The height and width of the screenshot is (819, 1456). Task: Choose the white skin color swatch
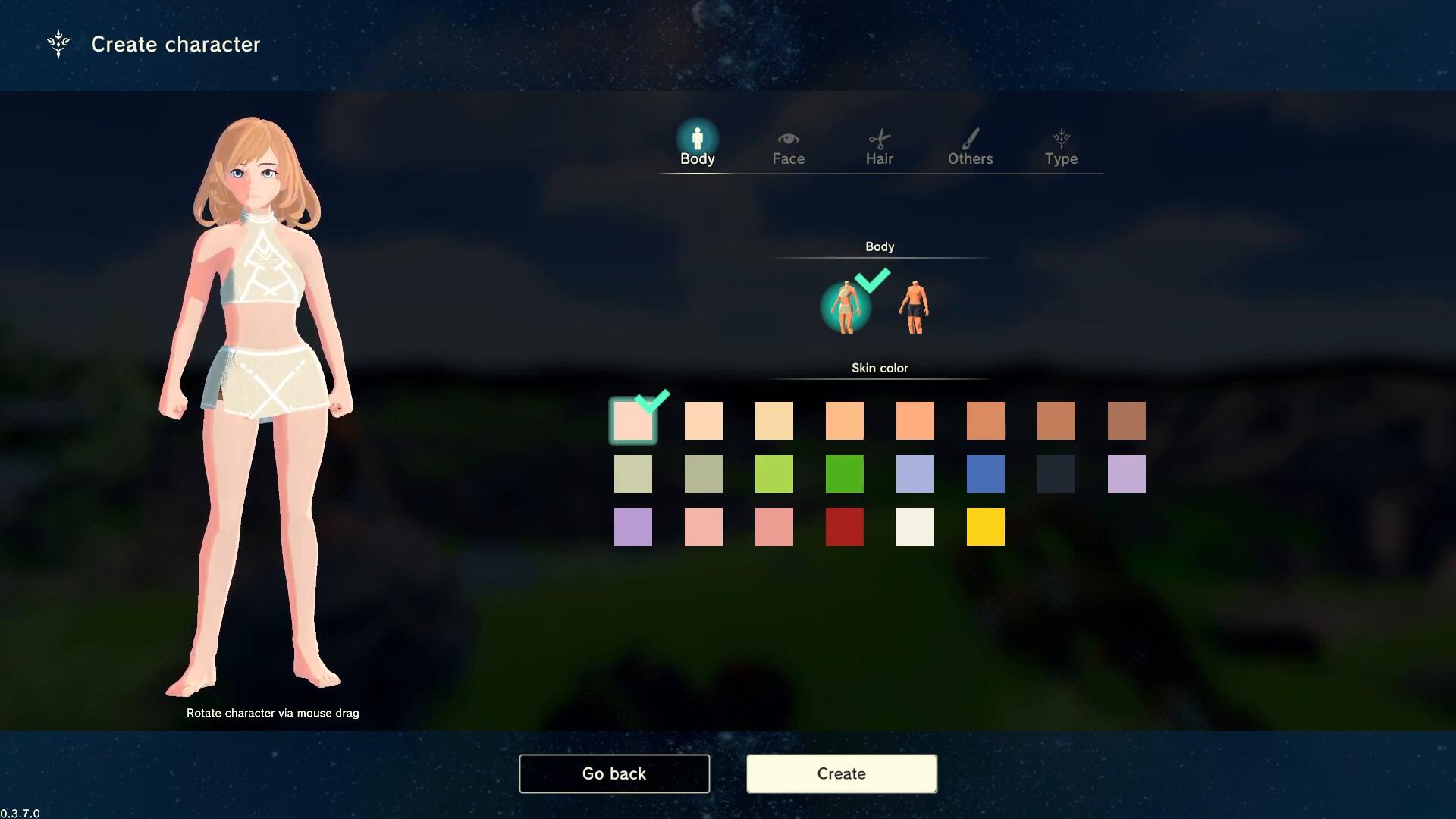pos(915,527)
